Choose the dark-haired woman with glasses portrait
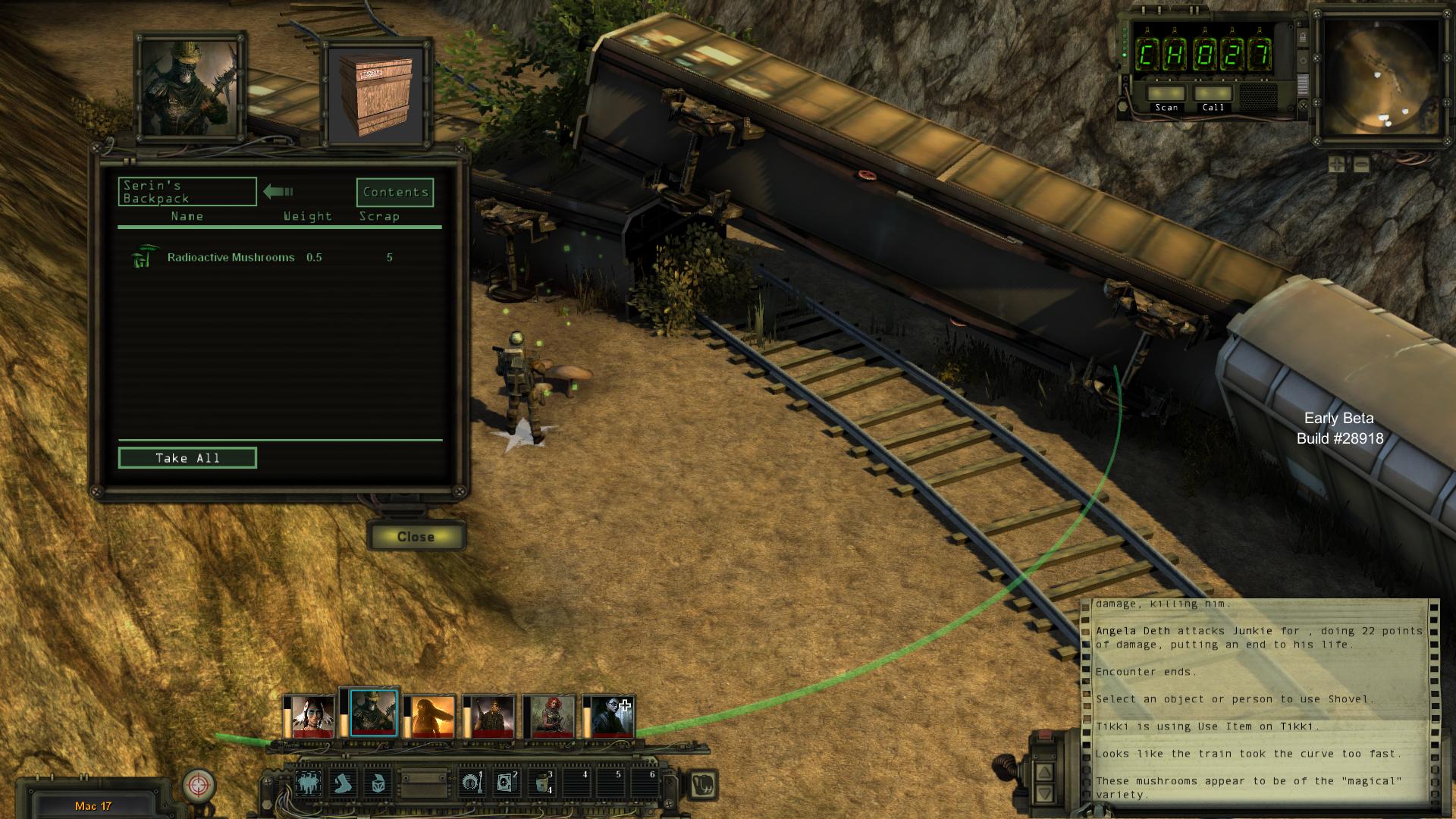This screenshot has width=1456, height=819. [612, 716]
